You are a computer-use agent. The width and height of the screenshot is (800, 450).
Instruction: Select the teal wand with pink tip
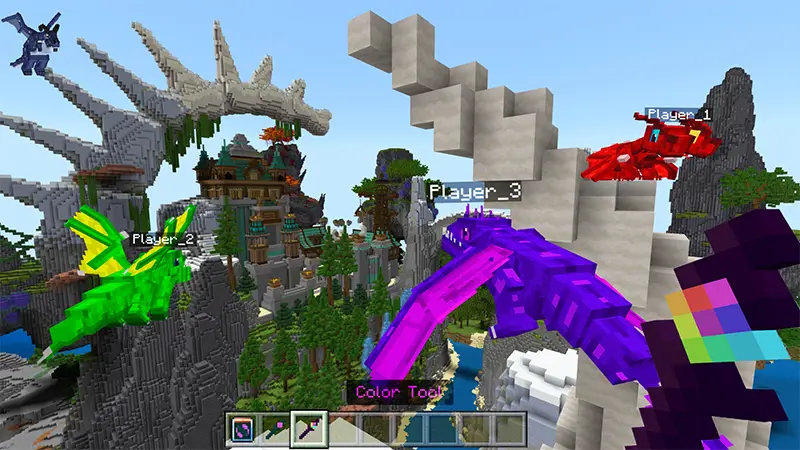click(x=275, y=428)
